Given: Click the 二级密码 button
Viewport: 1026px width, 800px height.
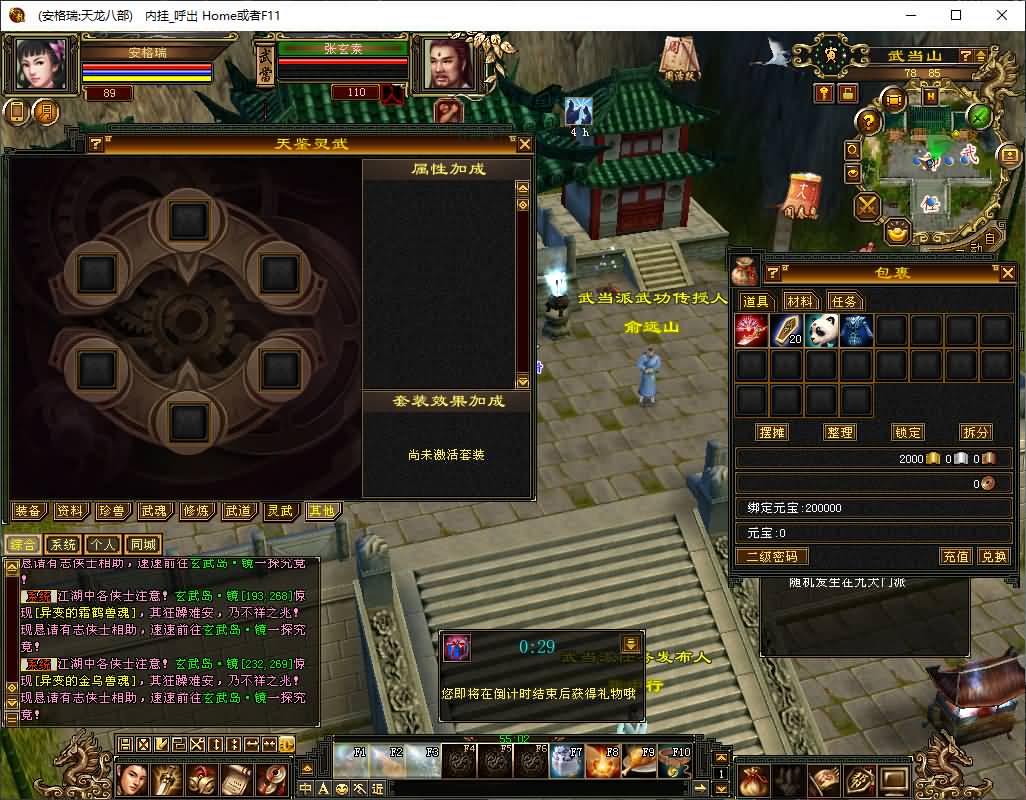Looking at the screenshot, I should [771, 556].
